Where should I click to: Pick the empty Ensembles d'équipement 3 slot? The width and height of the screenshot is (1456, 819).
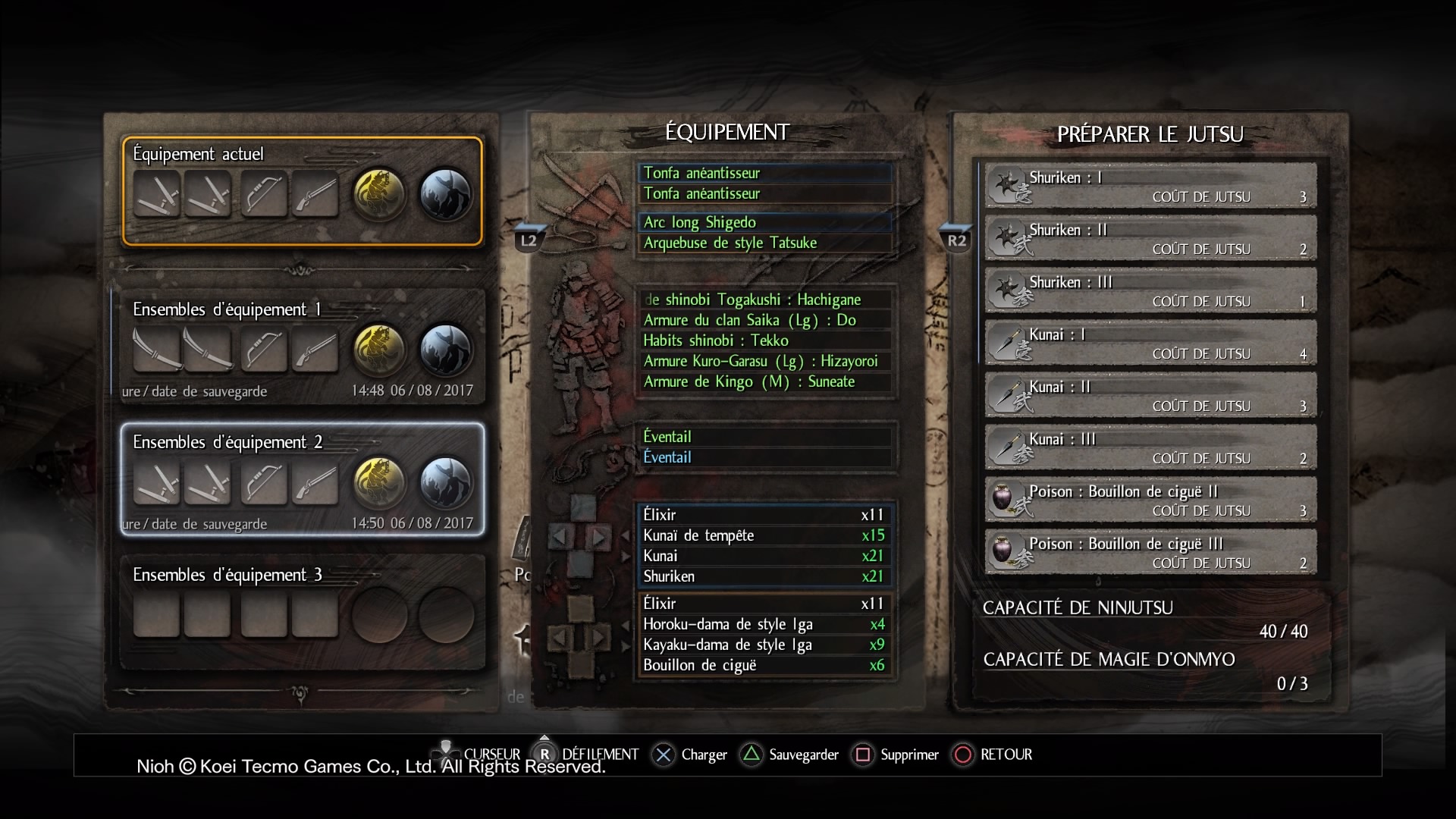pyautogui.click(x=302, y=612)
